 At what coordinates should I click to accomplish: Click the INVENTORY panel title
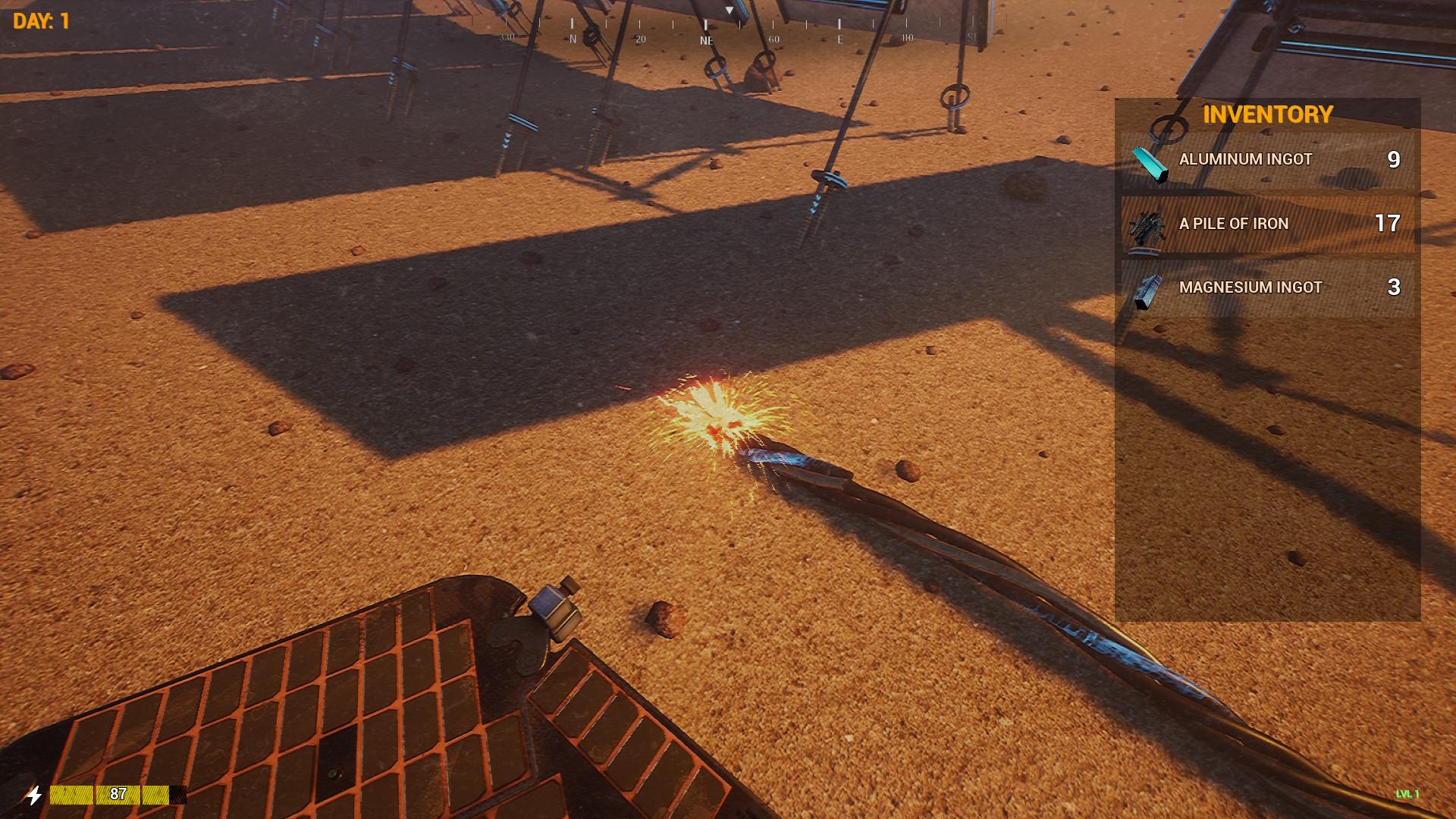(x=1266, y=115)
